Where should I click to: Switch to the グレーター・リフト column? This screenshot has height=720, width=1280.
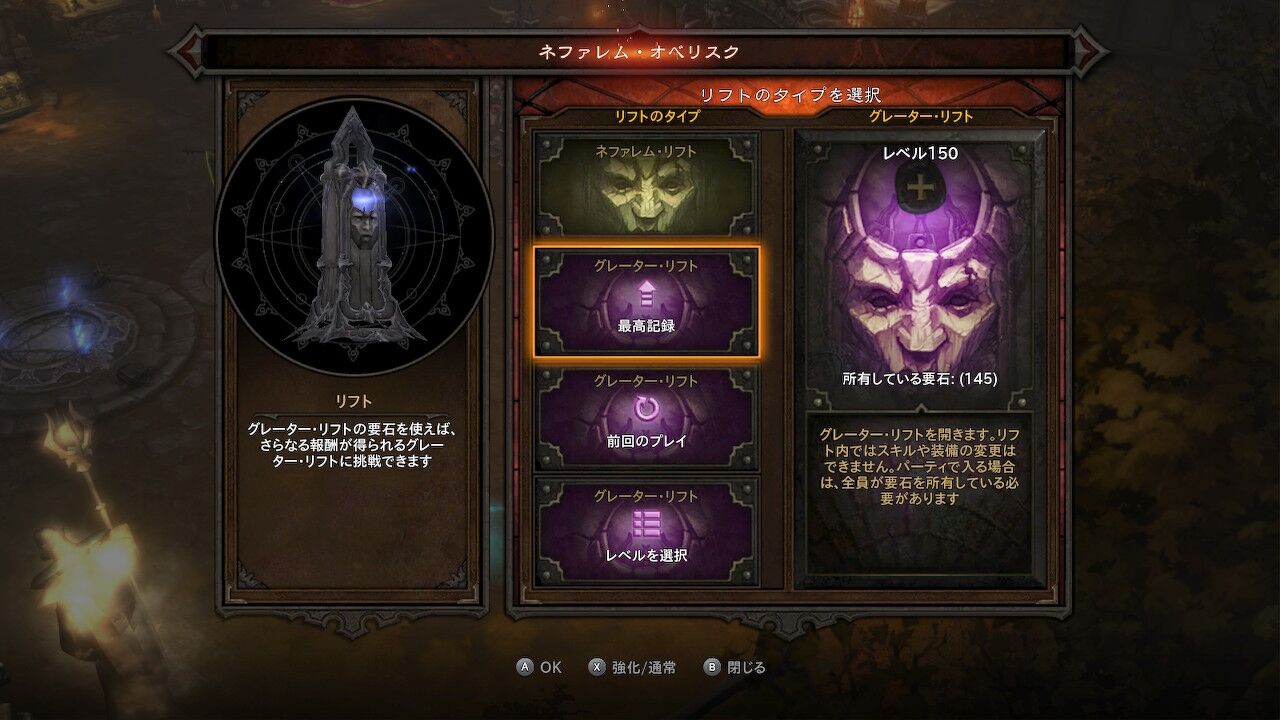[920, 116]
